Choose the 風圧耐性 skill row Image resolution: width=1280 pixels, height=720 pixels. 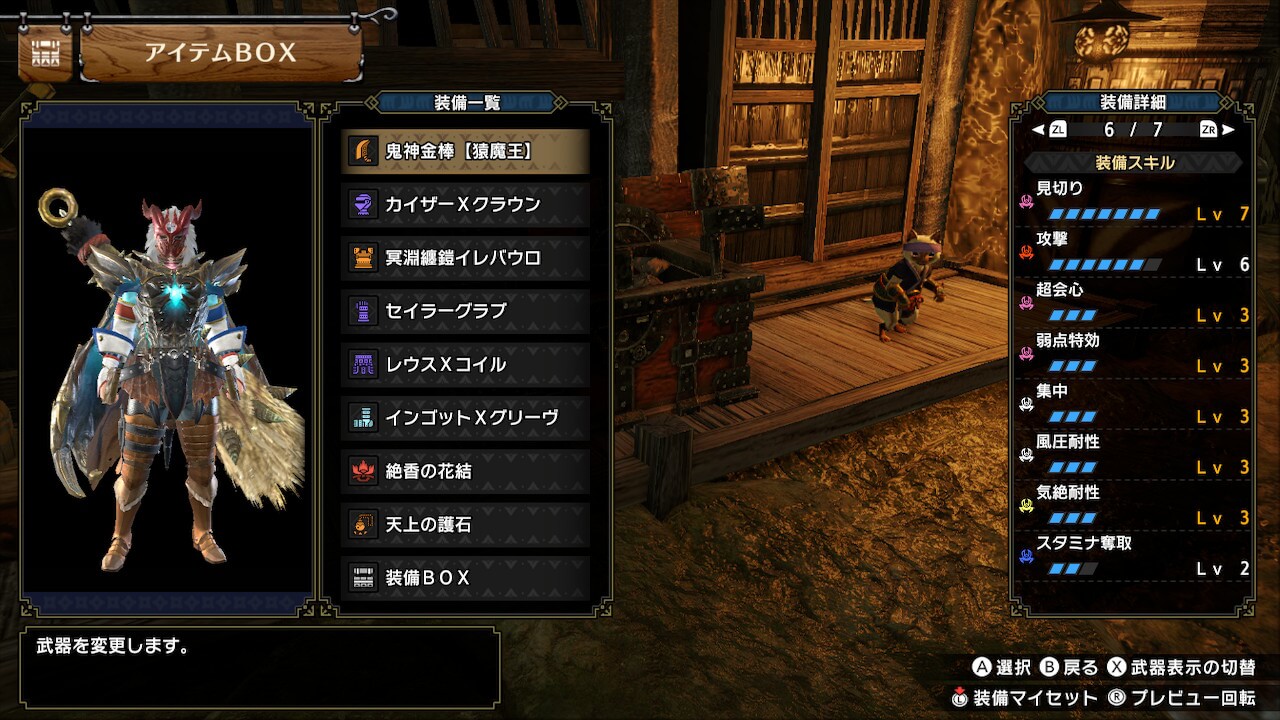[1134, 456]
